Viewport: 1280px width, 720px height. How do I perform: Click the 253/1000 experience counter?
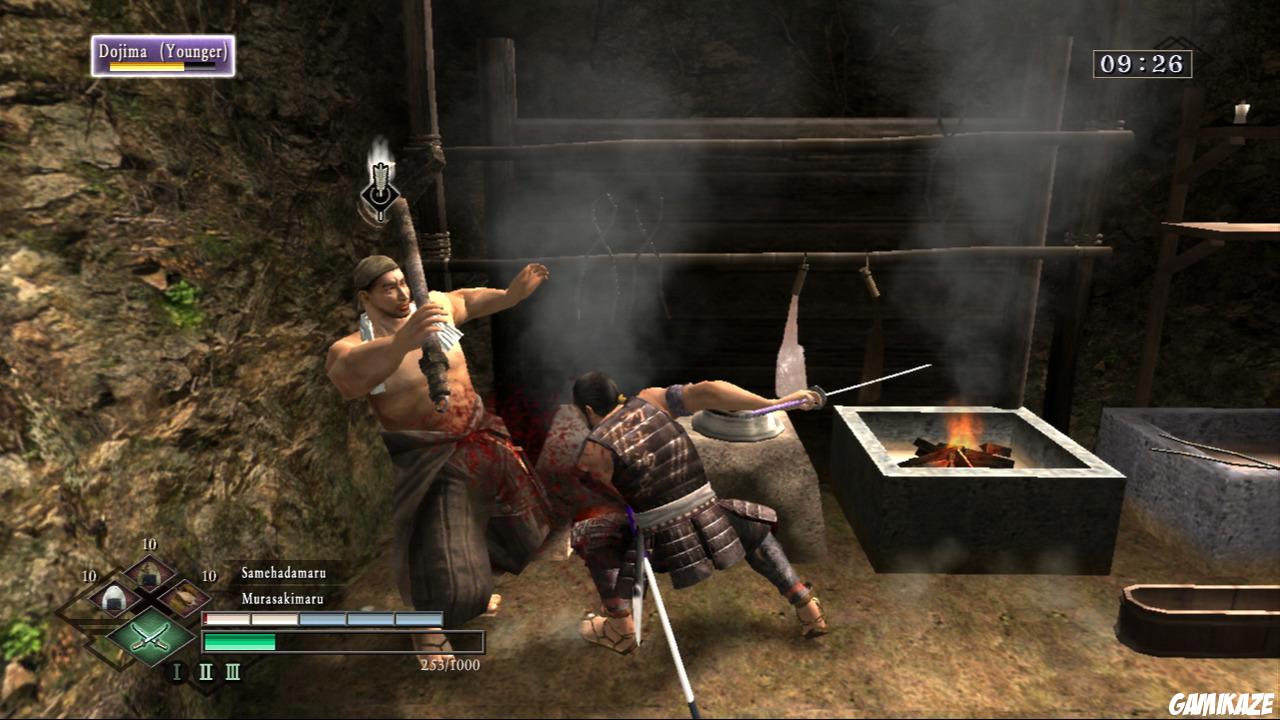[449, 663]
